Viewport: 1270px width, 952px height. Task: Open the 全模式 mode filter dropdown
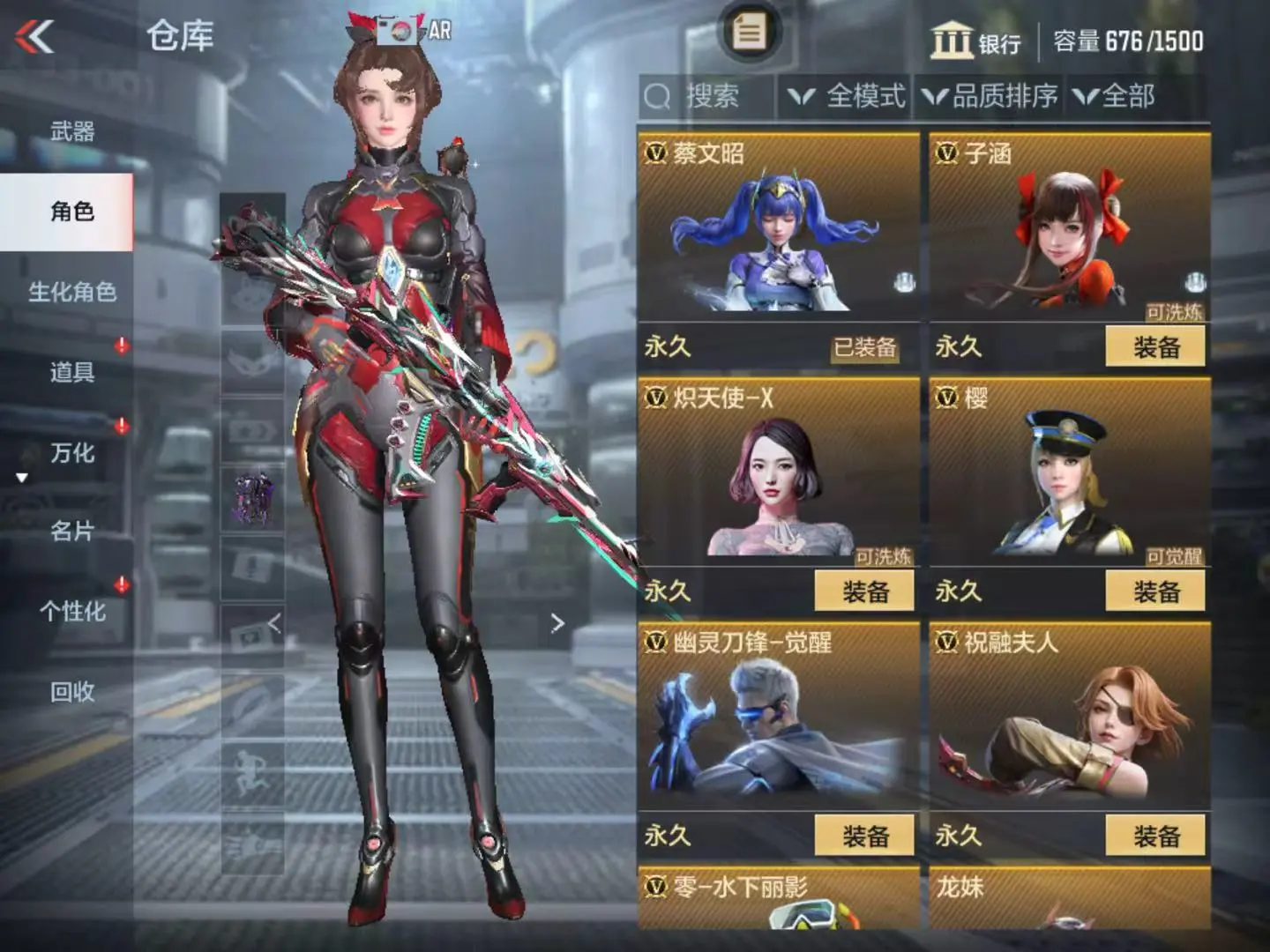click(x=848, y=96)
